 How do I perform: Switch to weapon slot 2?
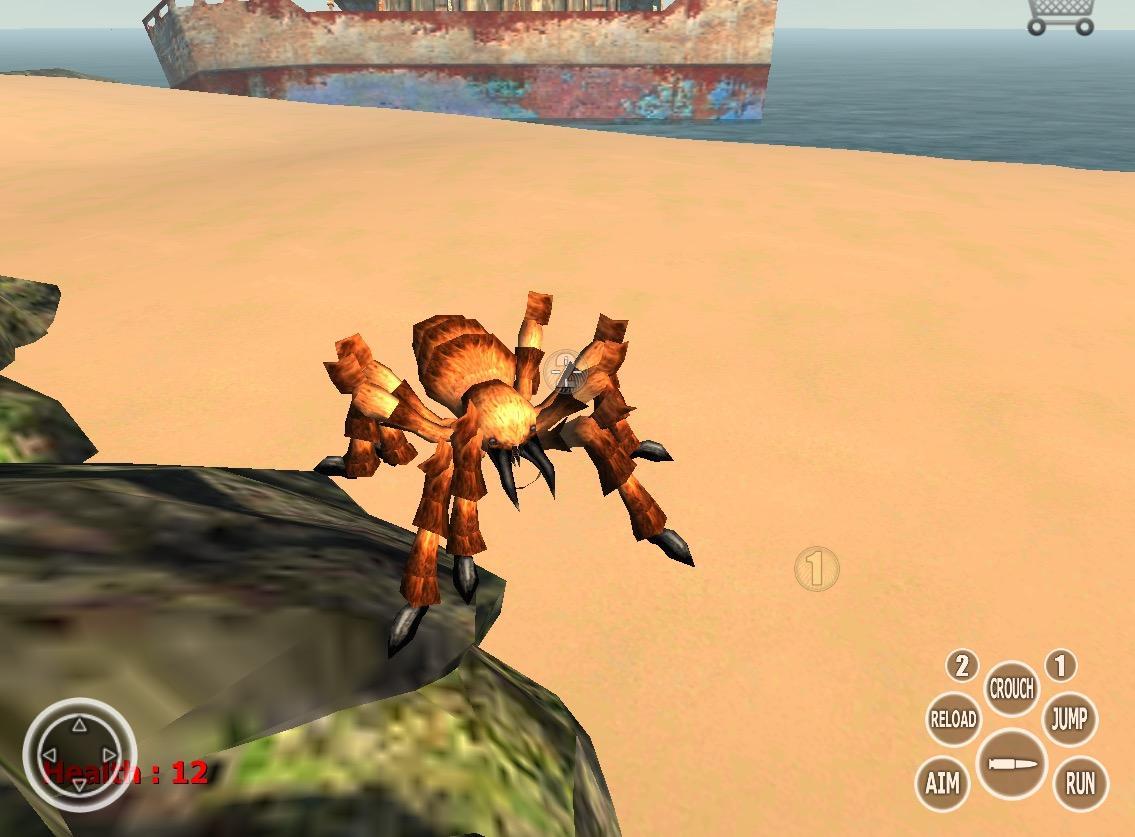pos(962,665)
